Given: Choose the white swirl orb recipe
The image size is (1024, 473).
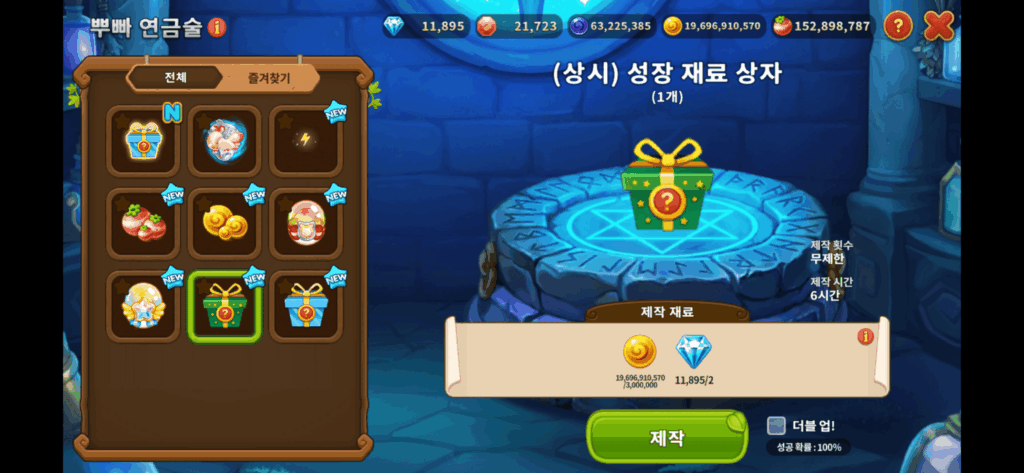Looking at the screenshot, I should point(225,141).
